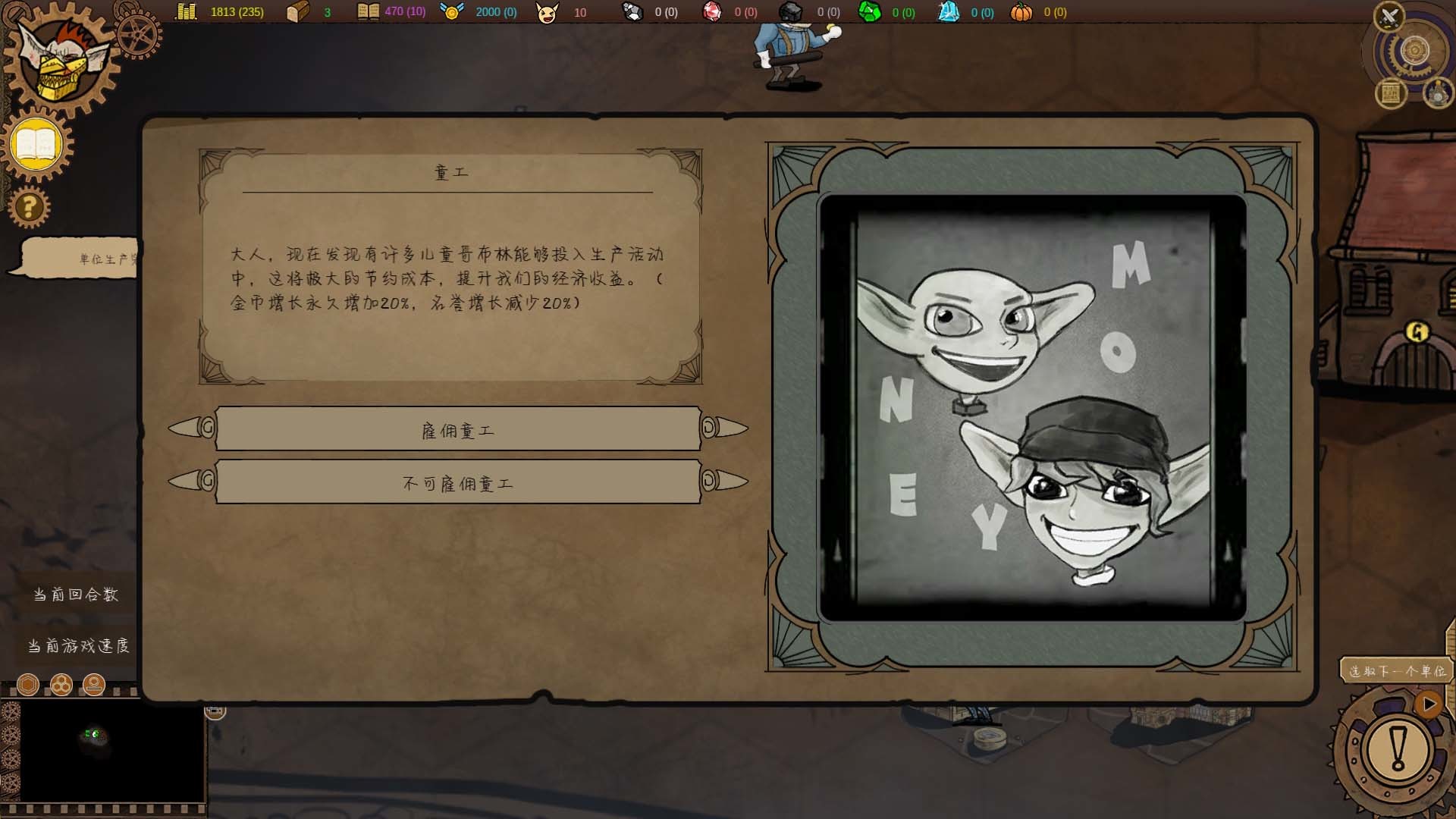Click the purple books research icon
The height and width of the screenshot is (819, 1456).
tap(369, 12)
